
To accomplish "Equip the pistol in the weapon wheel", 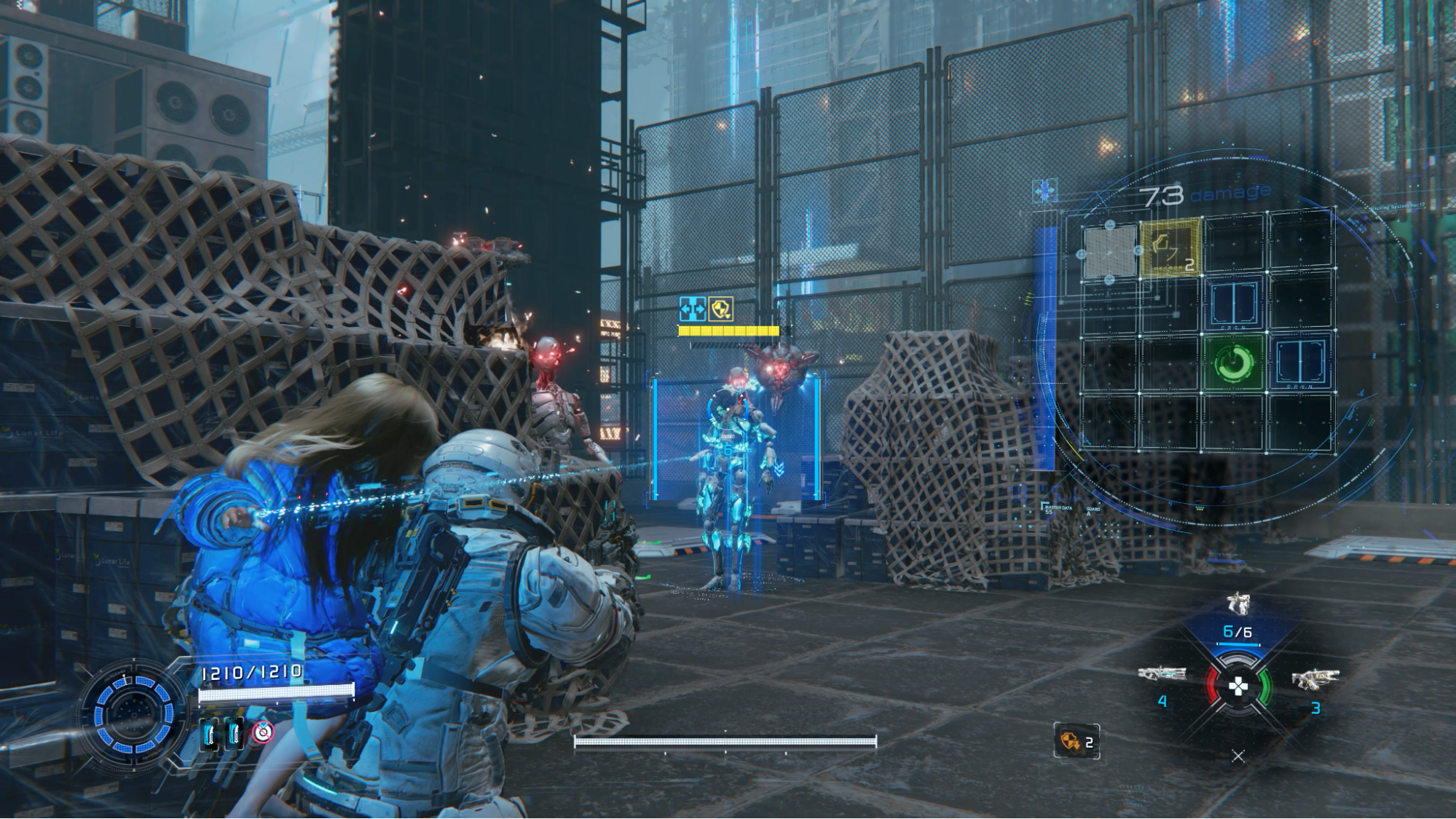I will click(1237, 604).
